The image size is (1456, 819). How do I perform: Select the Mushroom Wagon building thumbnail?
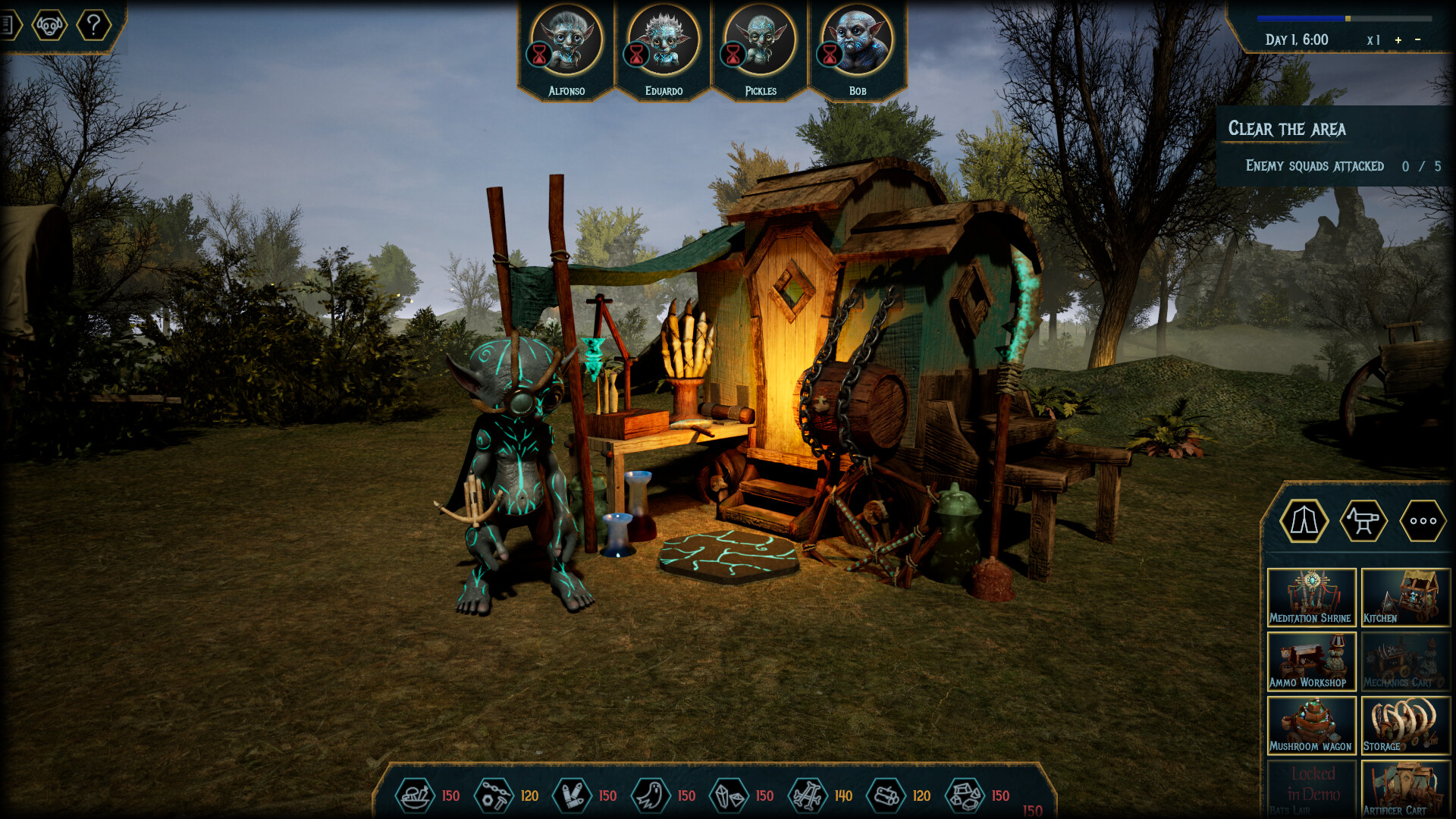point(1311,726)
